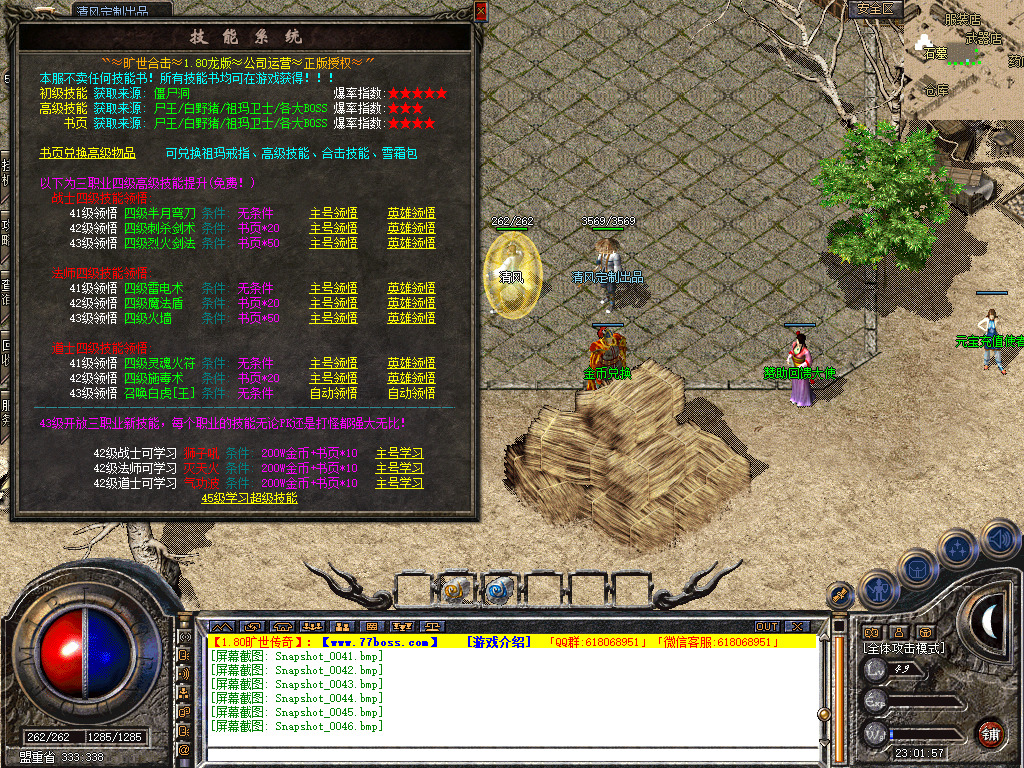
Task: Choose 主号领悟 for 四级施毒术
Action: tap(333, 378)
